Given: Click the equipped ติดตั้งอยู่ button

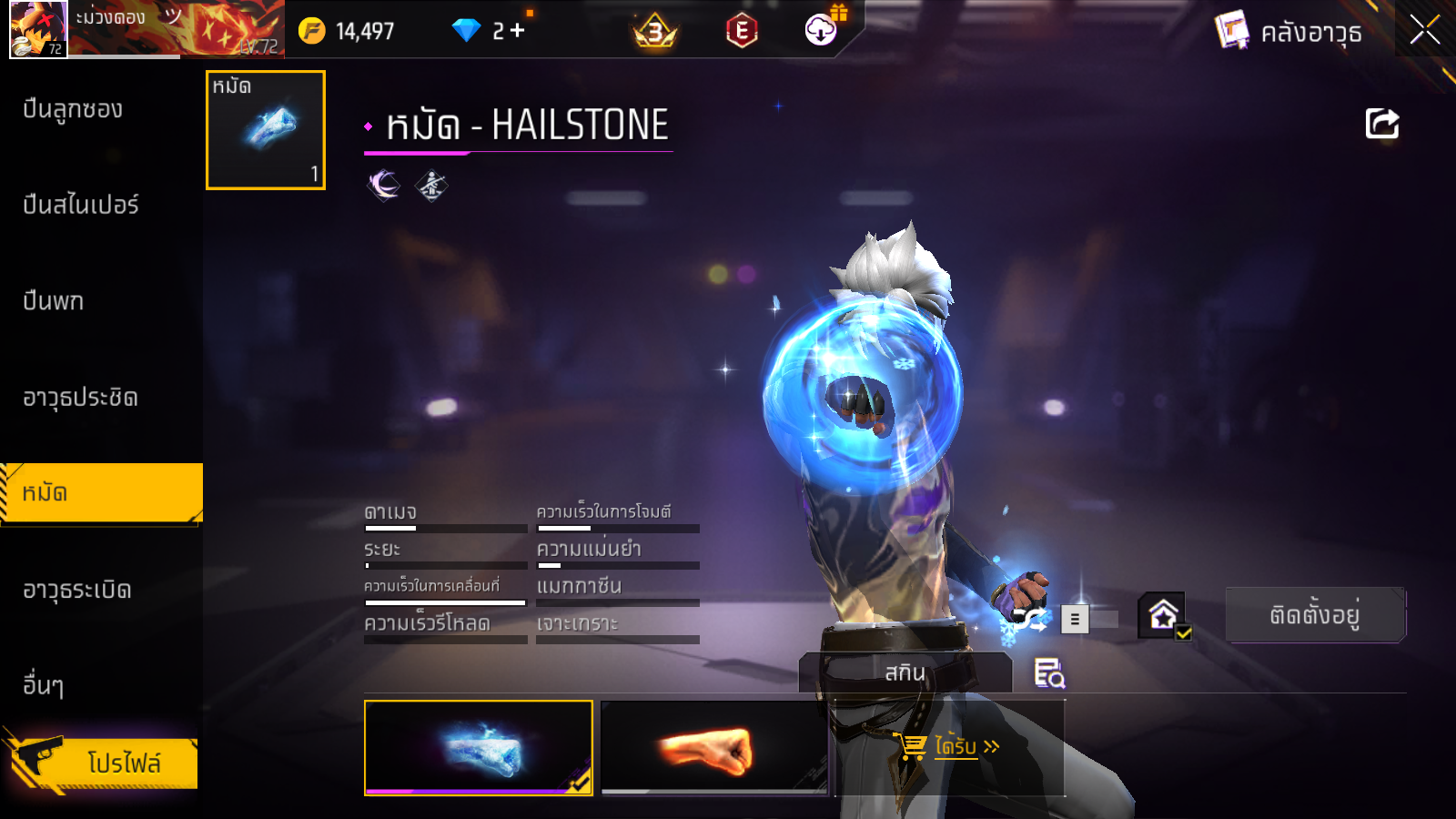Looking at the screenshot, I should coord(1314,615).
